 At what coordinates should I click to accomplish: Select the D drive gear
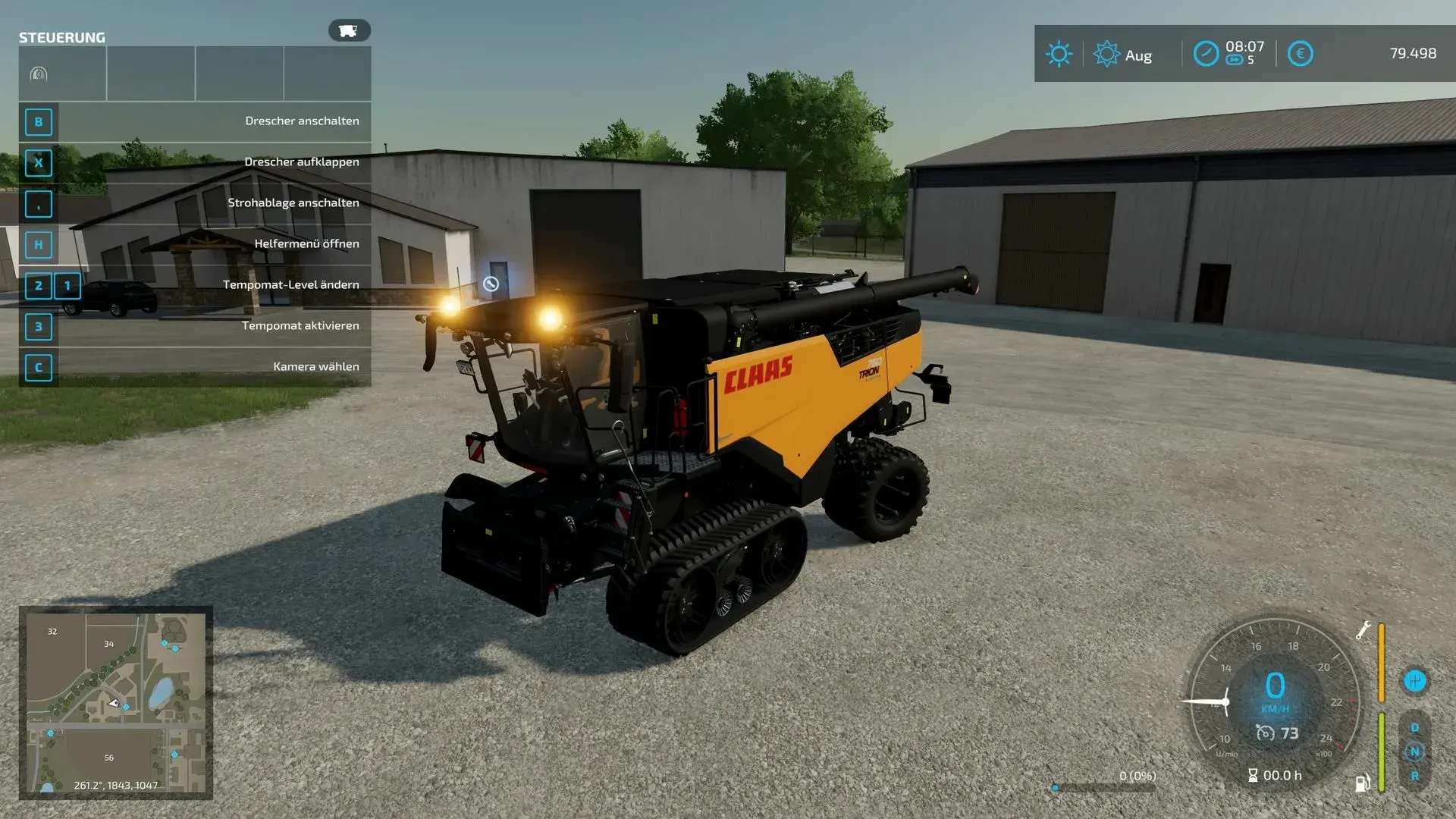(1414, 727)
